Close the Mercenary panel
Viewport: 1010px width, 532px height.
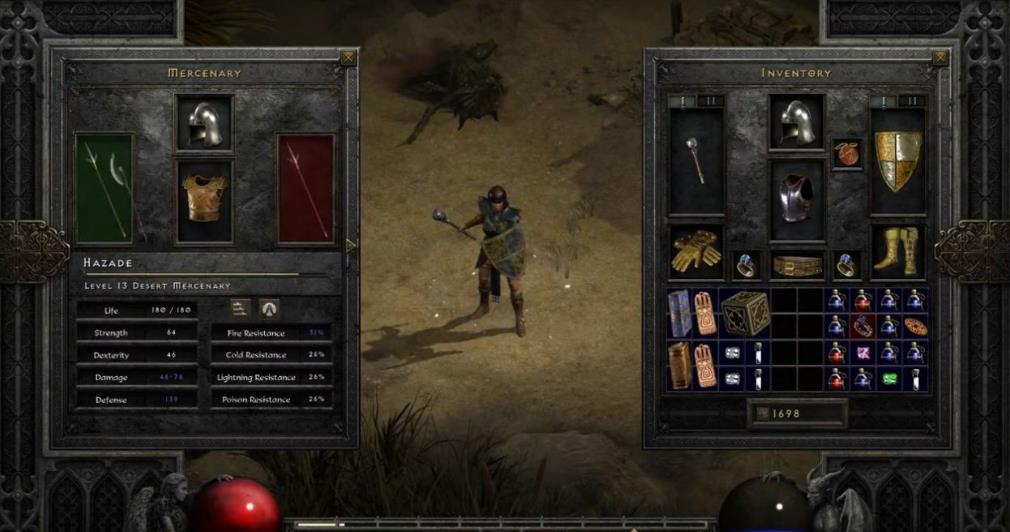click(347, 58)
